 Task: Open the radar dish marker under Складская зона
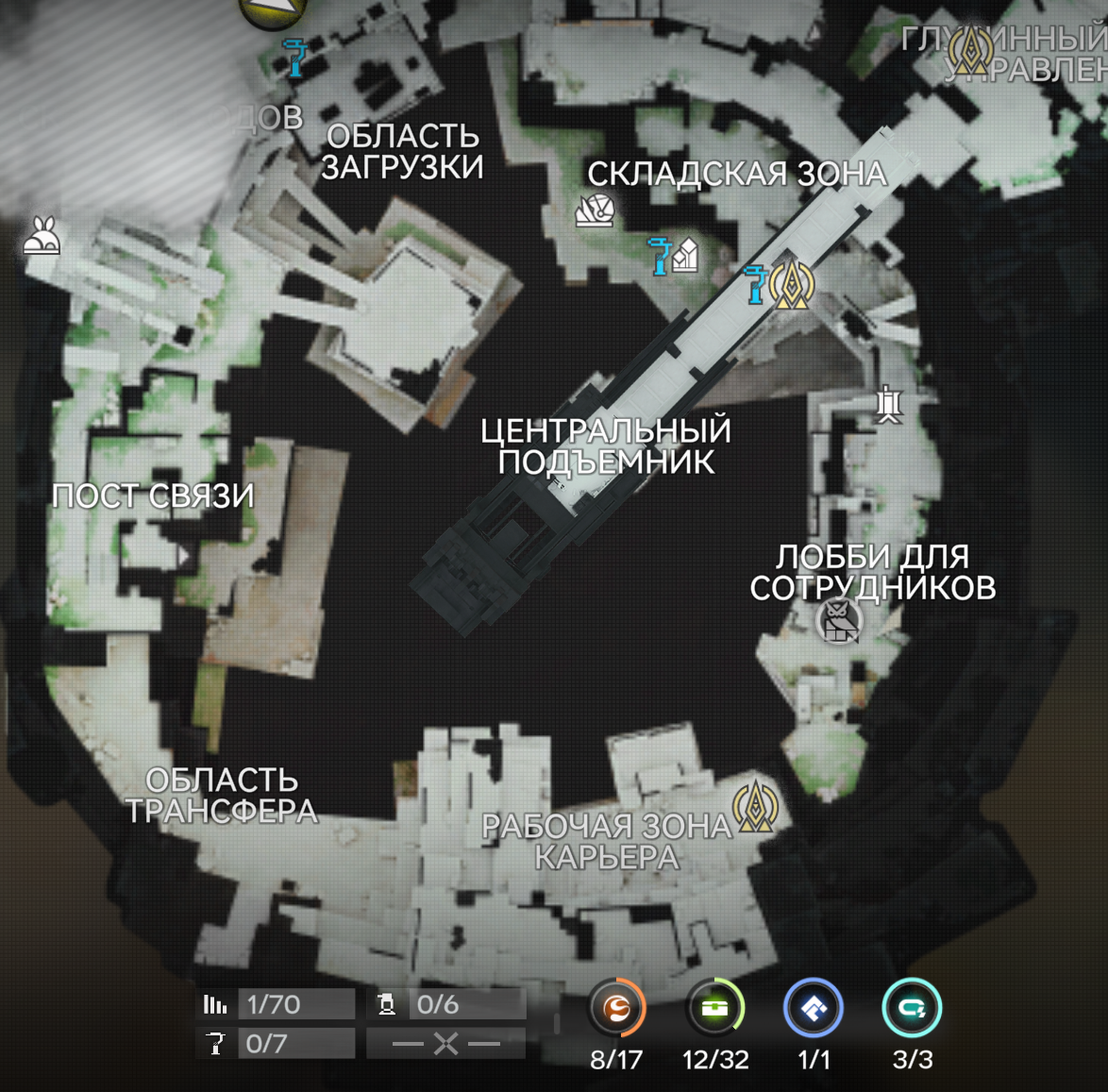(x=595, y=210)
